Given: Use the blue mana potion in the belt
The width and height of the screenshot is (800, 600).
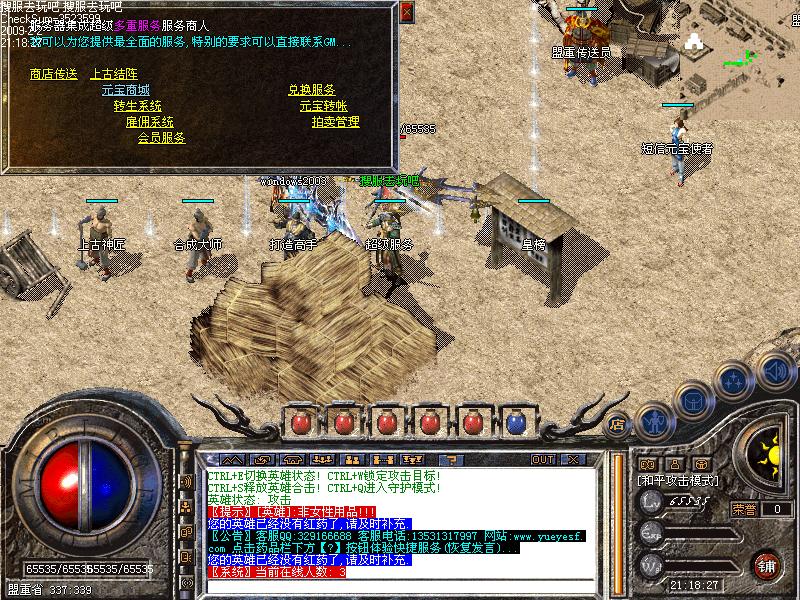Looking at the screenshot, I should point(516,423).
